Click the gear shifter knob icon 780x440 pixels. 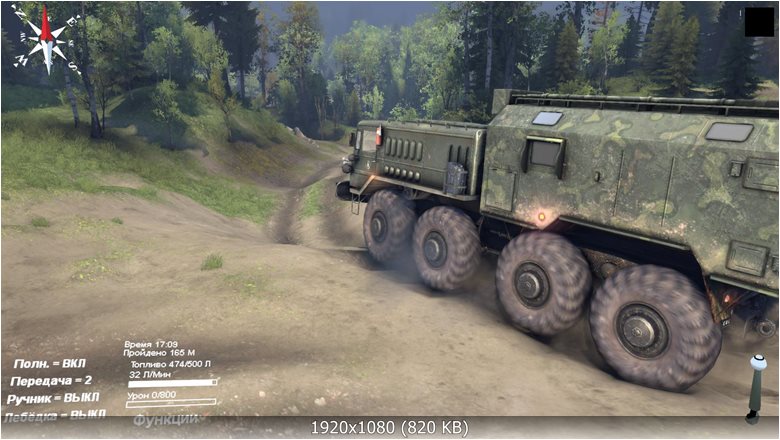pyautogui.click(x=755, y=388)
